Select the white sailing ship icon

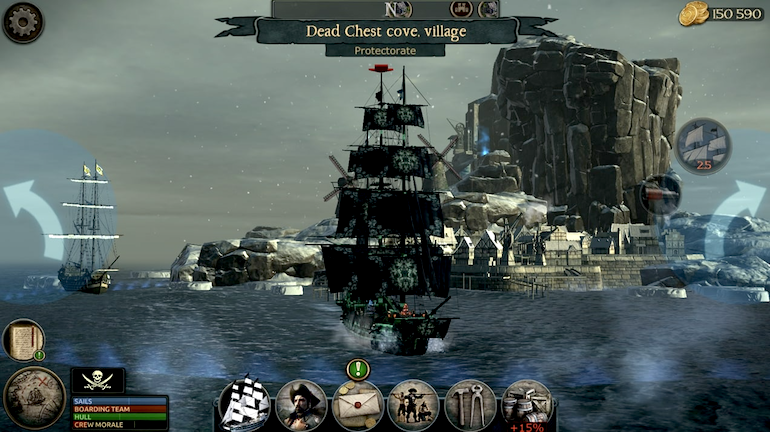tap(244, 405)
